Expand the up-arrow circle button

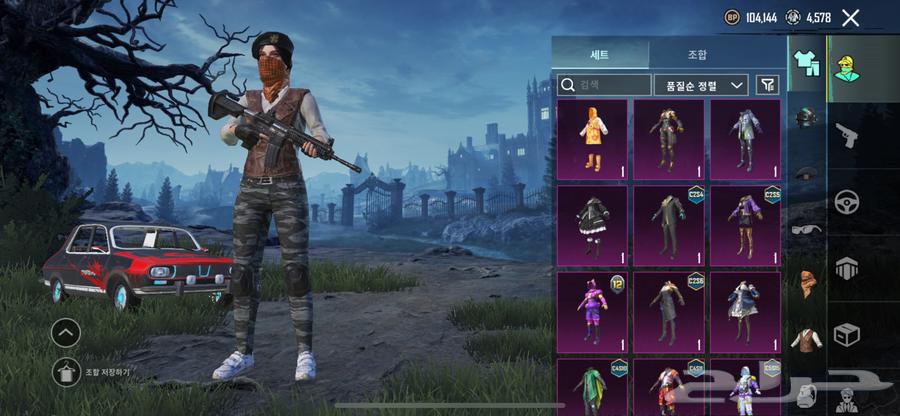tap(66, 333)
